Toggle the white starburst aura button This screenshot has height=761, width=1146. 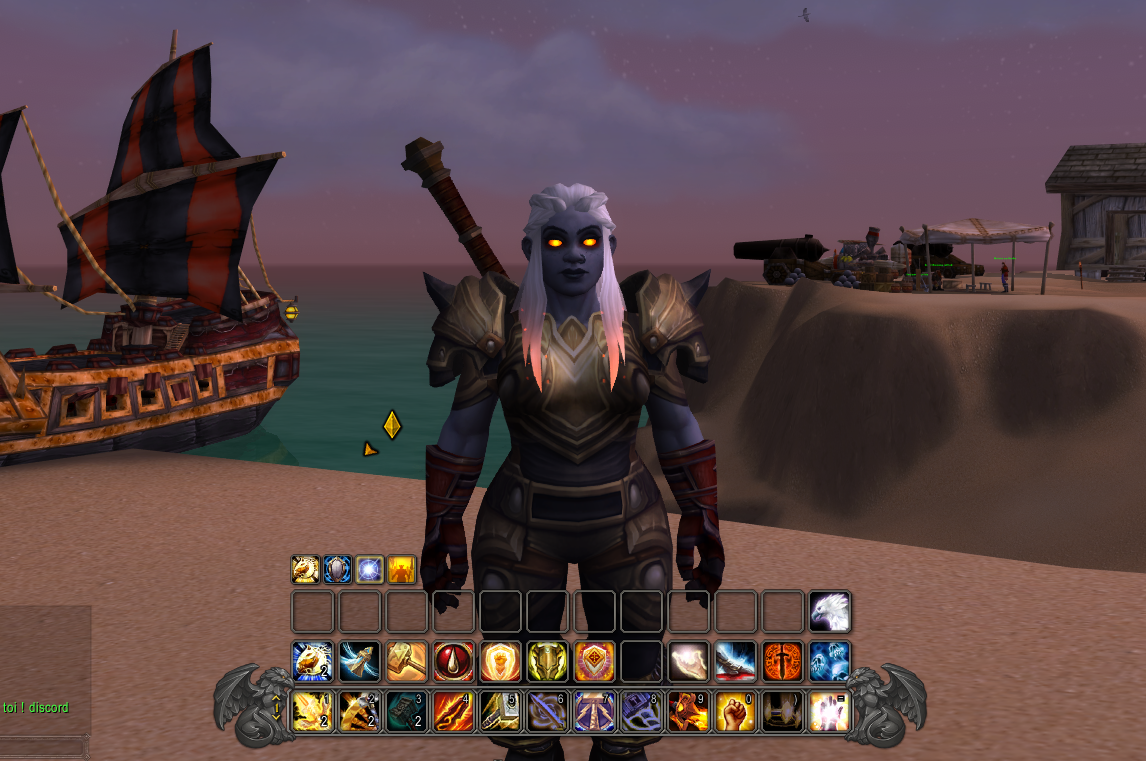369,569
